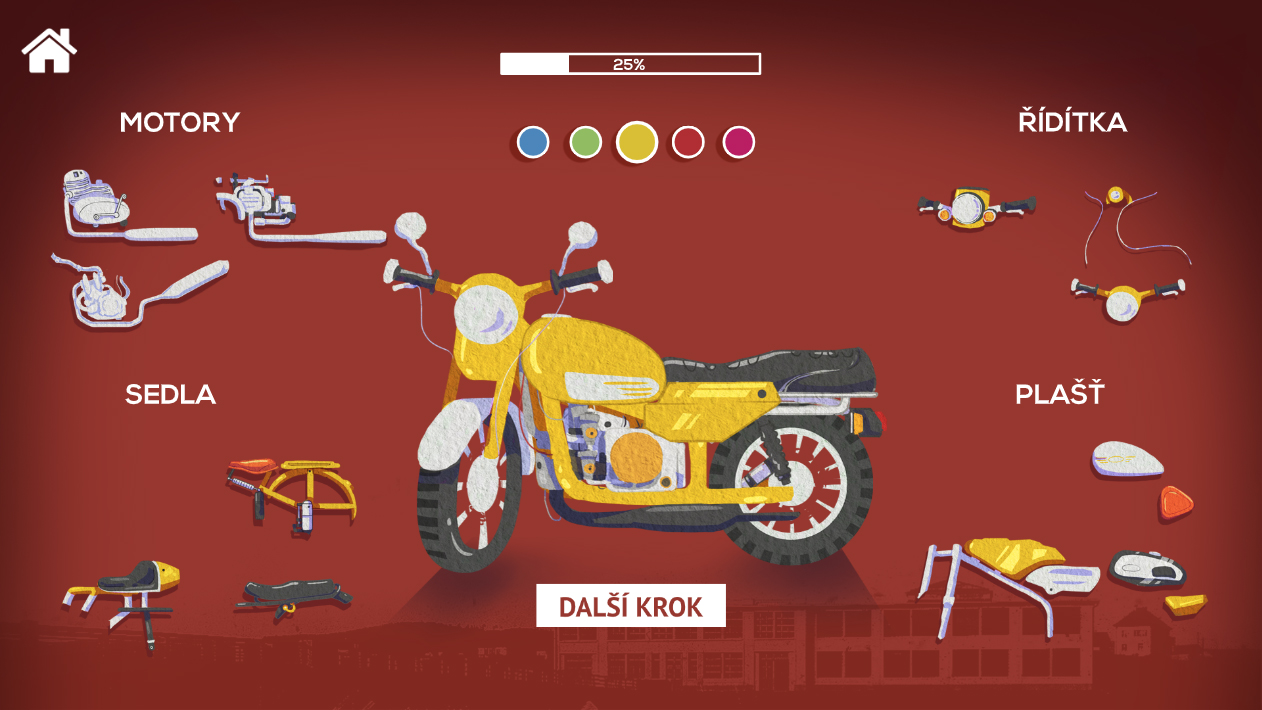Select the loose cables handlebar part
Screen dimensions: 1262x710
coord(1135,220)
